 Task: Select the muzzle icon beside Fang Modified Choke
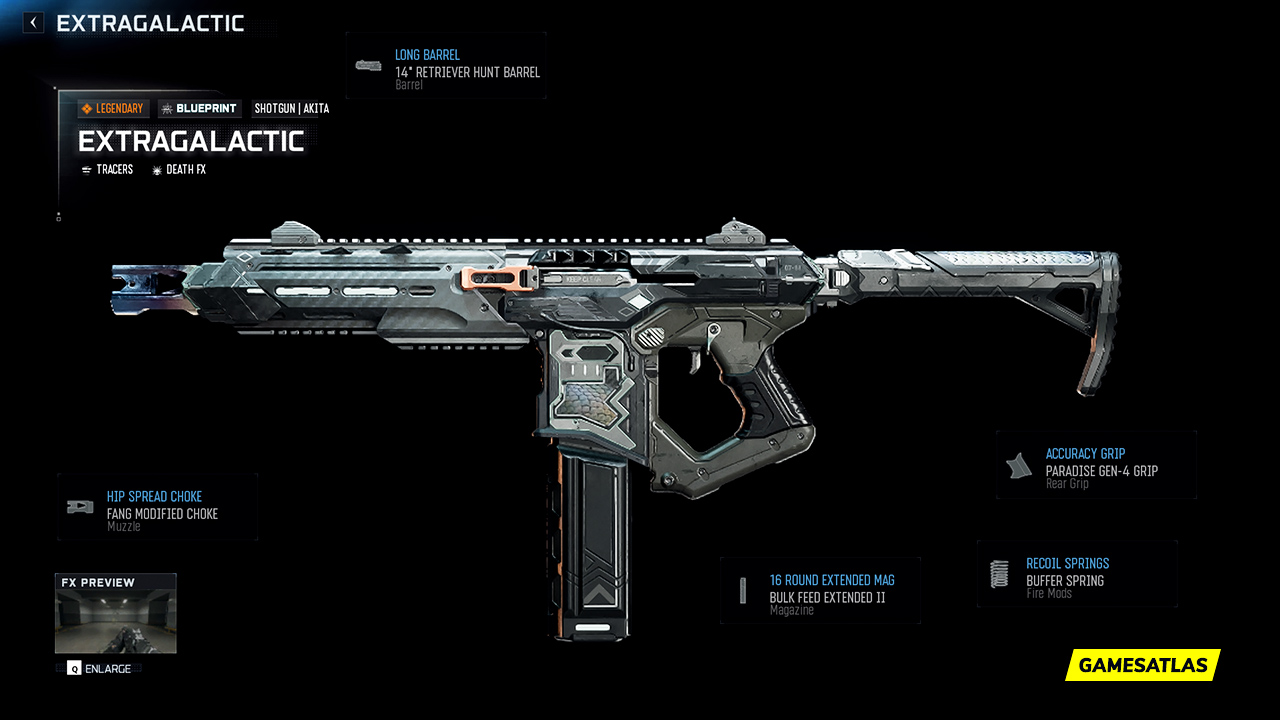coord(78,505)
